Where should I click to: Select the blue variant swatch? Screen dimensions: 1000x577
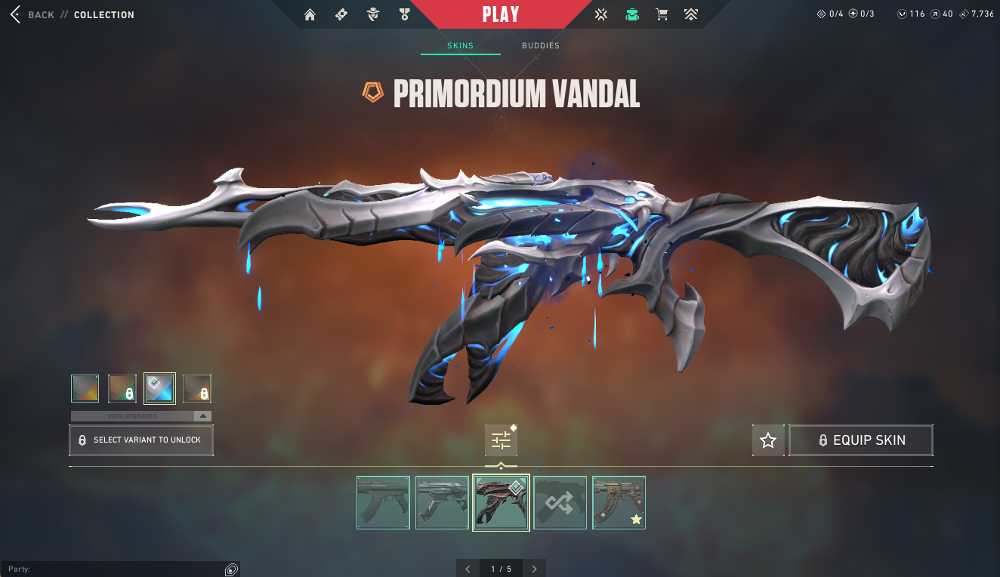coord(159,388)
